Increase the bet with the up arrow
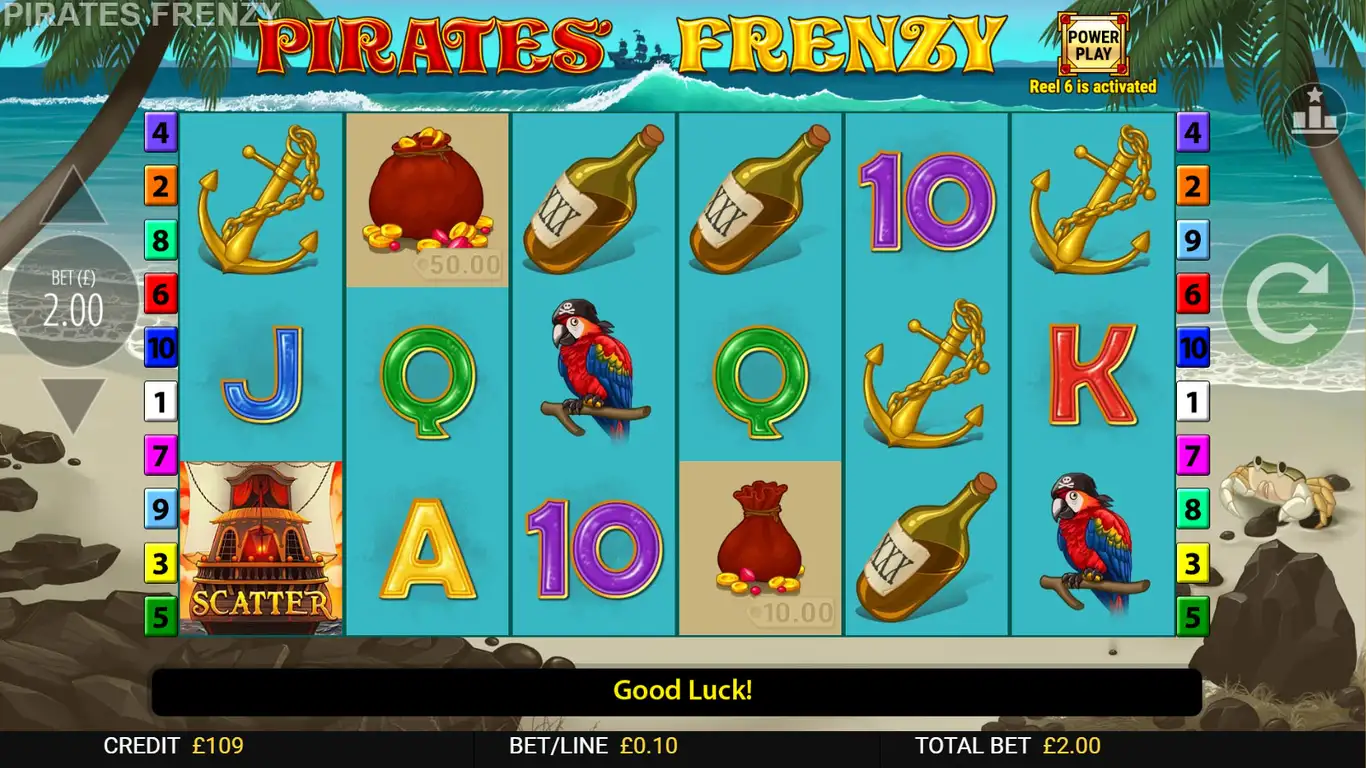This screenshot has height=768, width=1366. pyautogui.click(x=72, y=198)
